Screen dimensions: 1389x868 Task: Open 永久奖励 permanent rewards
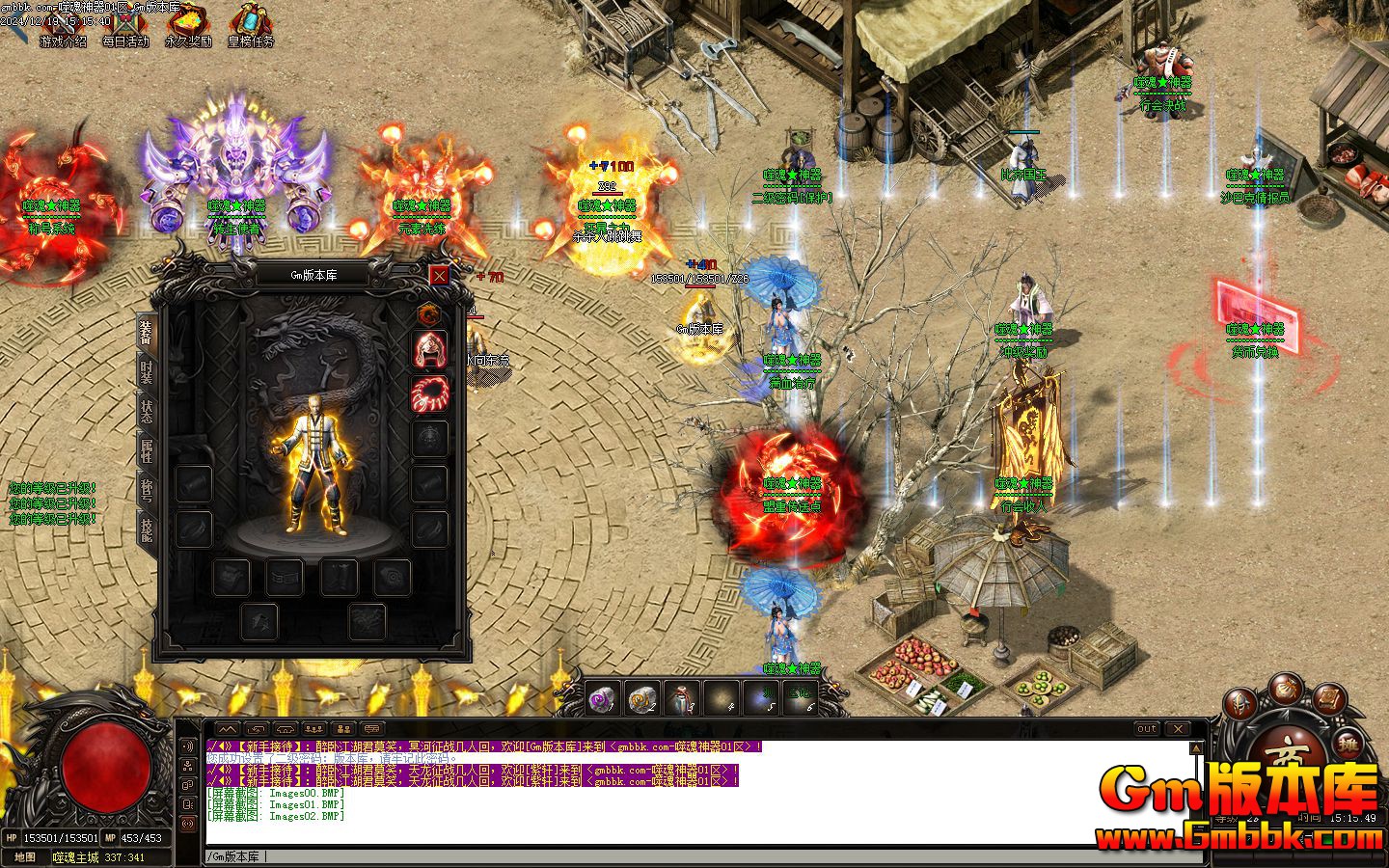(188, 29)
